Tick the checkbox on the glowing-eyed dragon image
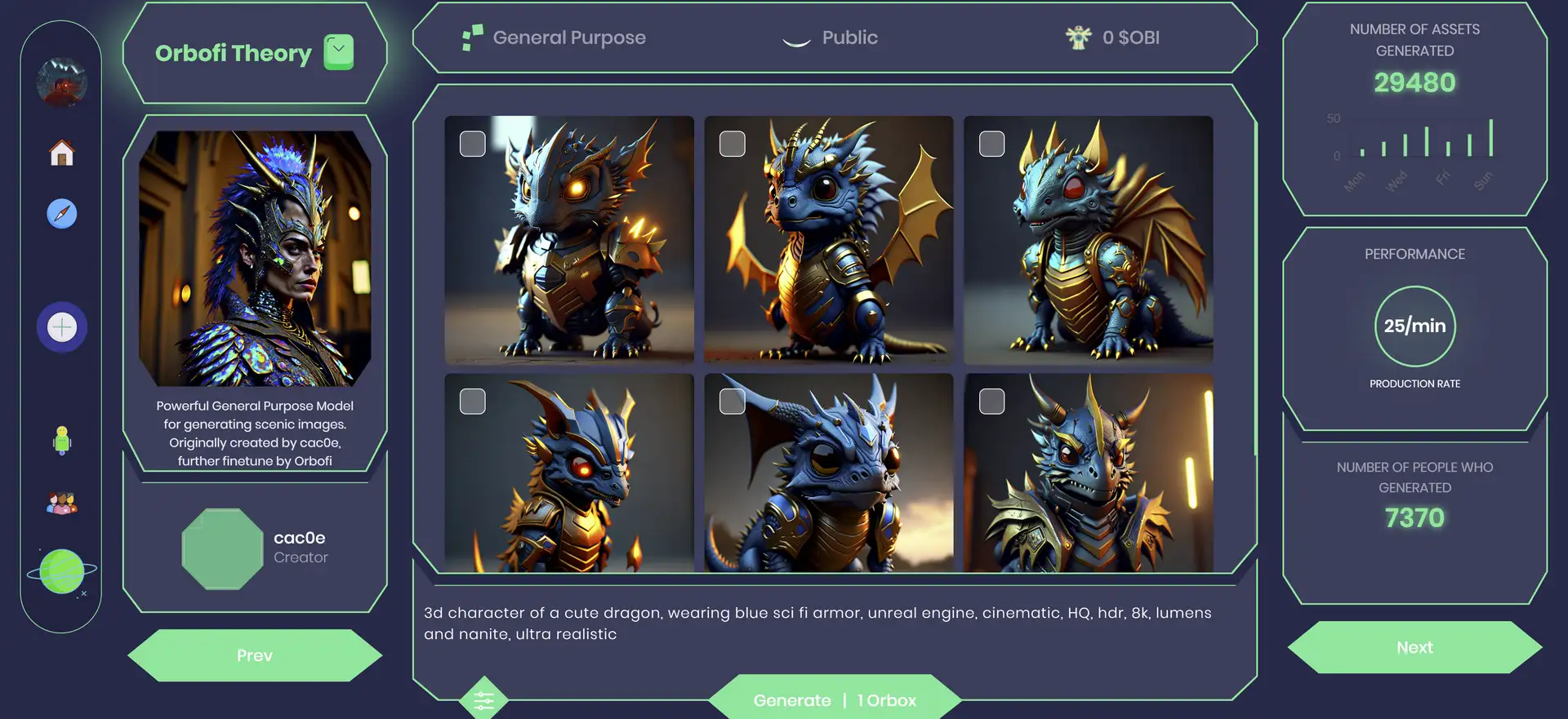 (x=473, y=144)
